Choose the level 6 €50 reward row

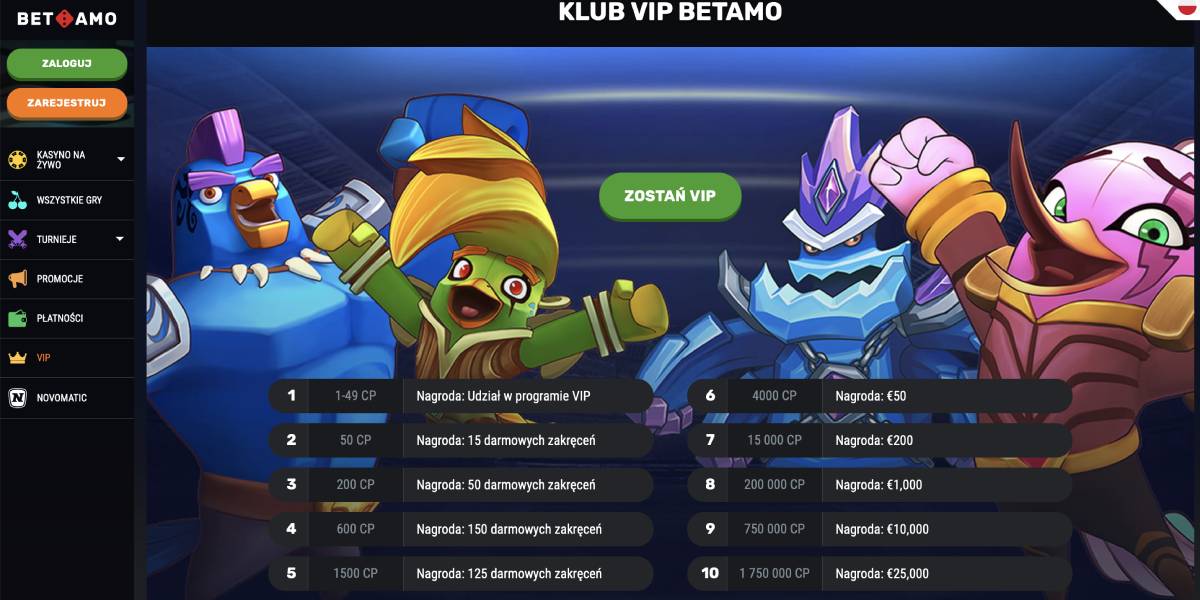coord(880,395)
